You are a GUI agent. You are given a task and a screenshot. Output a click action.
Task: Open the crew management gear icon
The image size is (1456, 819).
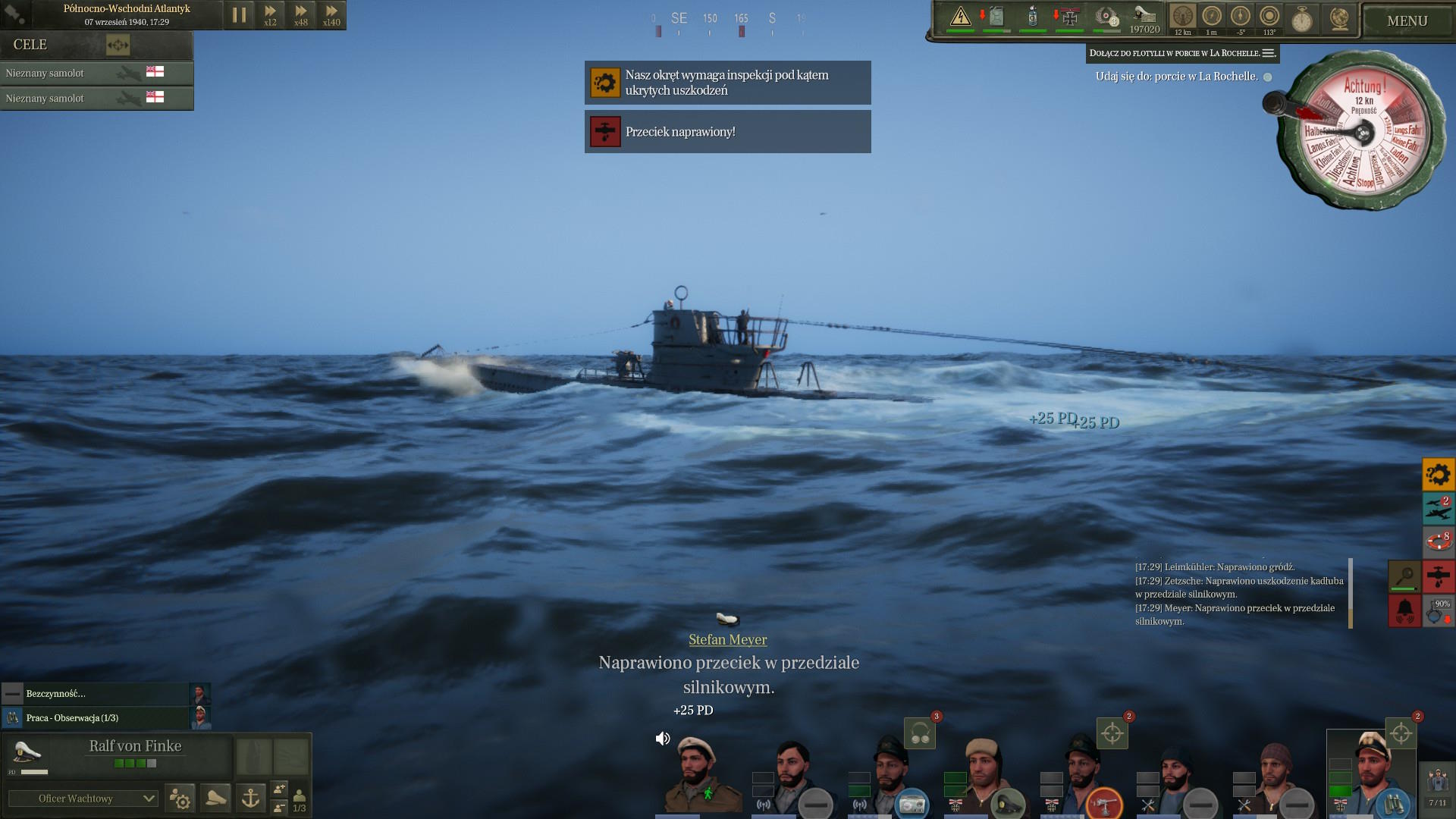[x=180, y=798]
